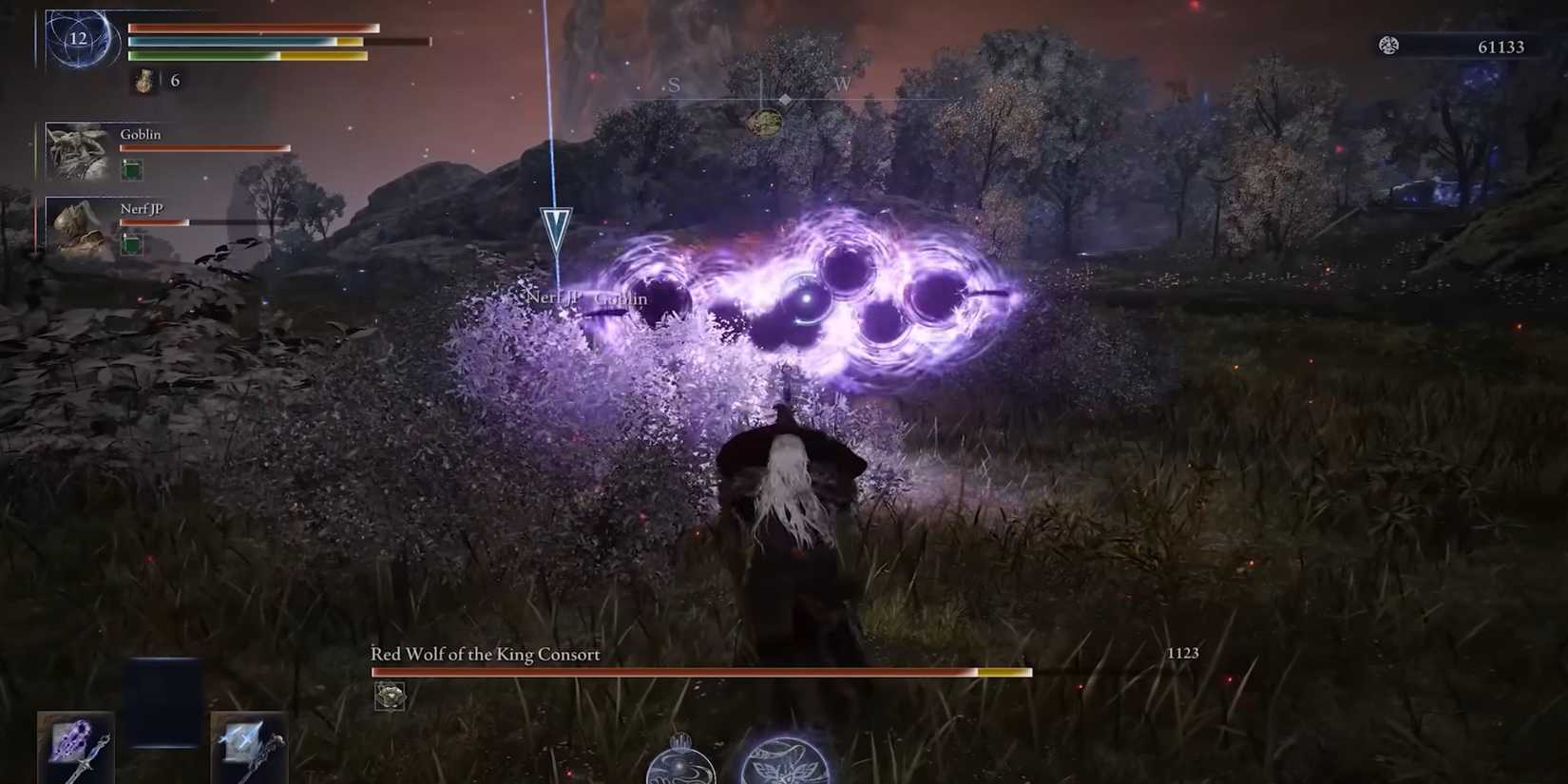Click the S marker on the compass bar
Image resolution: width=1568 pixels, height=784 pixels.
click(673, 85)
